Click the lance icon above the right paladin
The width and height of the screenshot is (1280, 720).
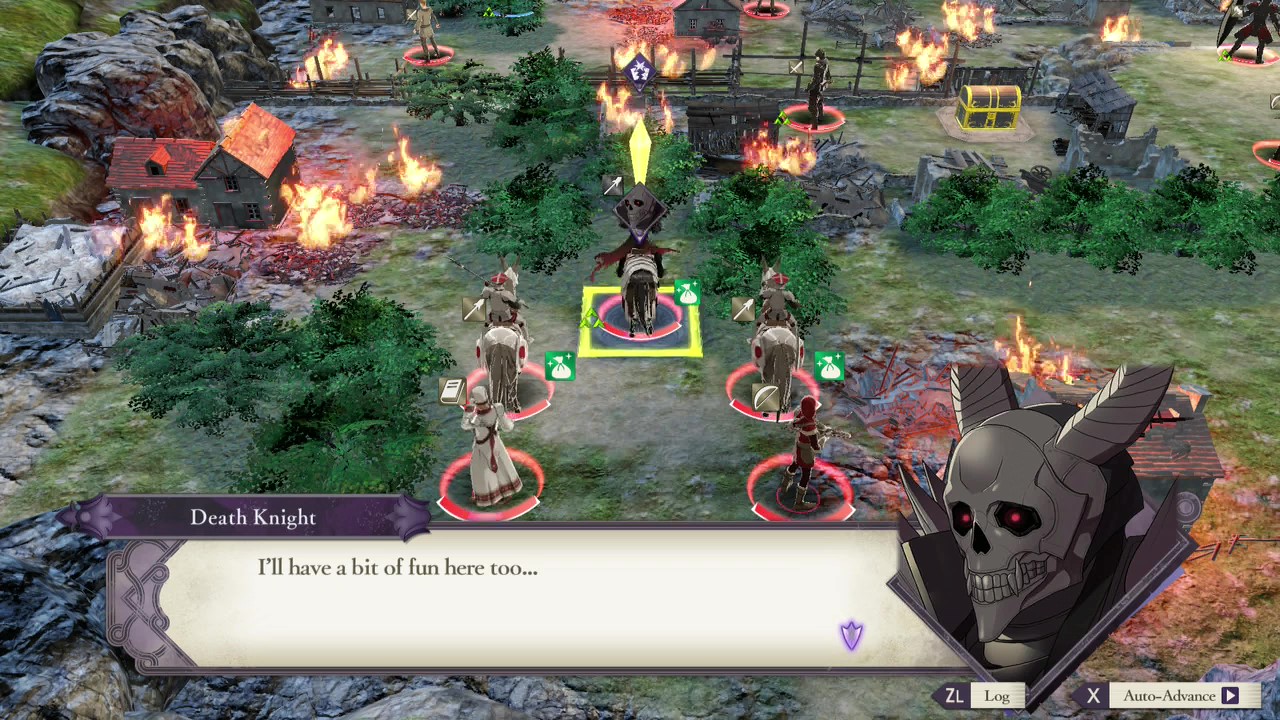[x=742, y=310]
